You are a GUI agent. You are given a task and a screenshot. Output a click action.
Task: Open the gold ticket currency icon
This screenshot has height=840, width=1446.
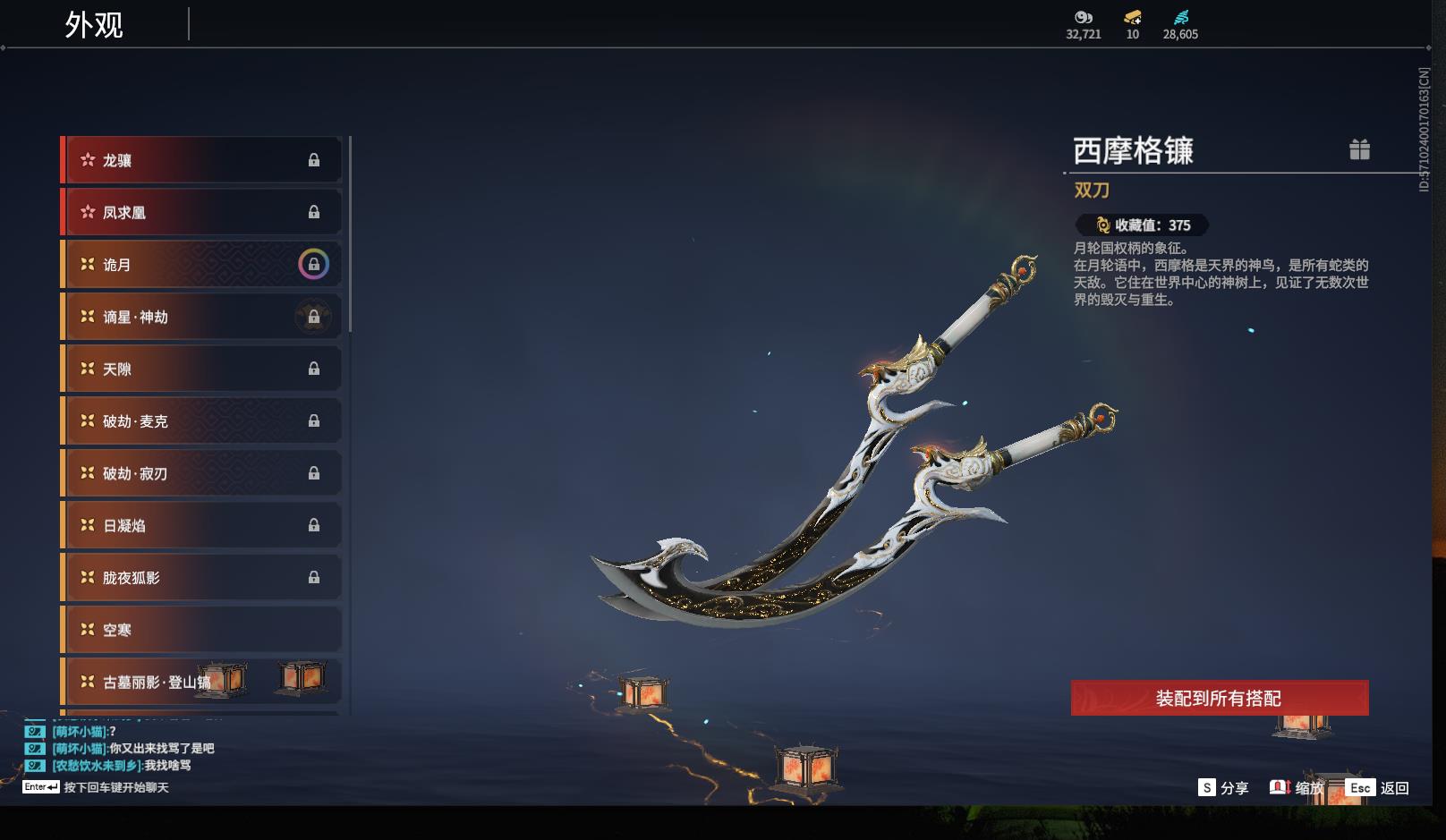(1132, 18)
